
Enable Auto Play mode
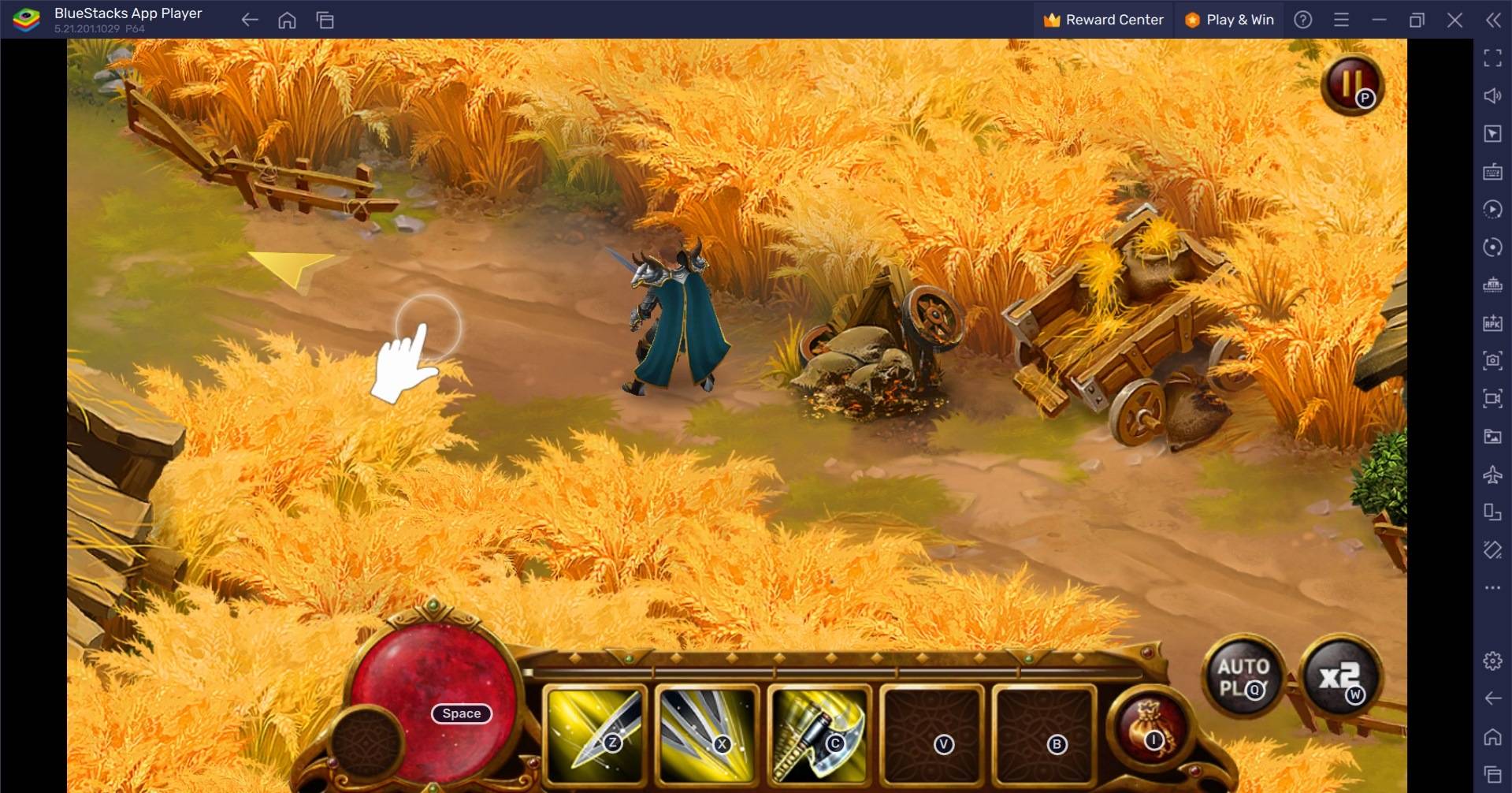pos(1242,675)
